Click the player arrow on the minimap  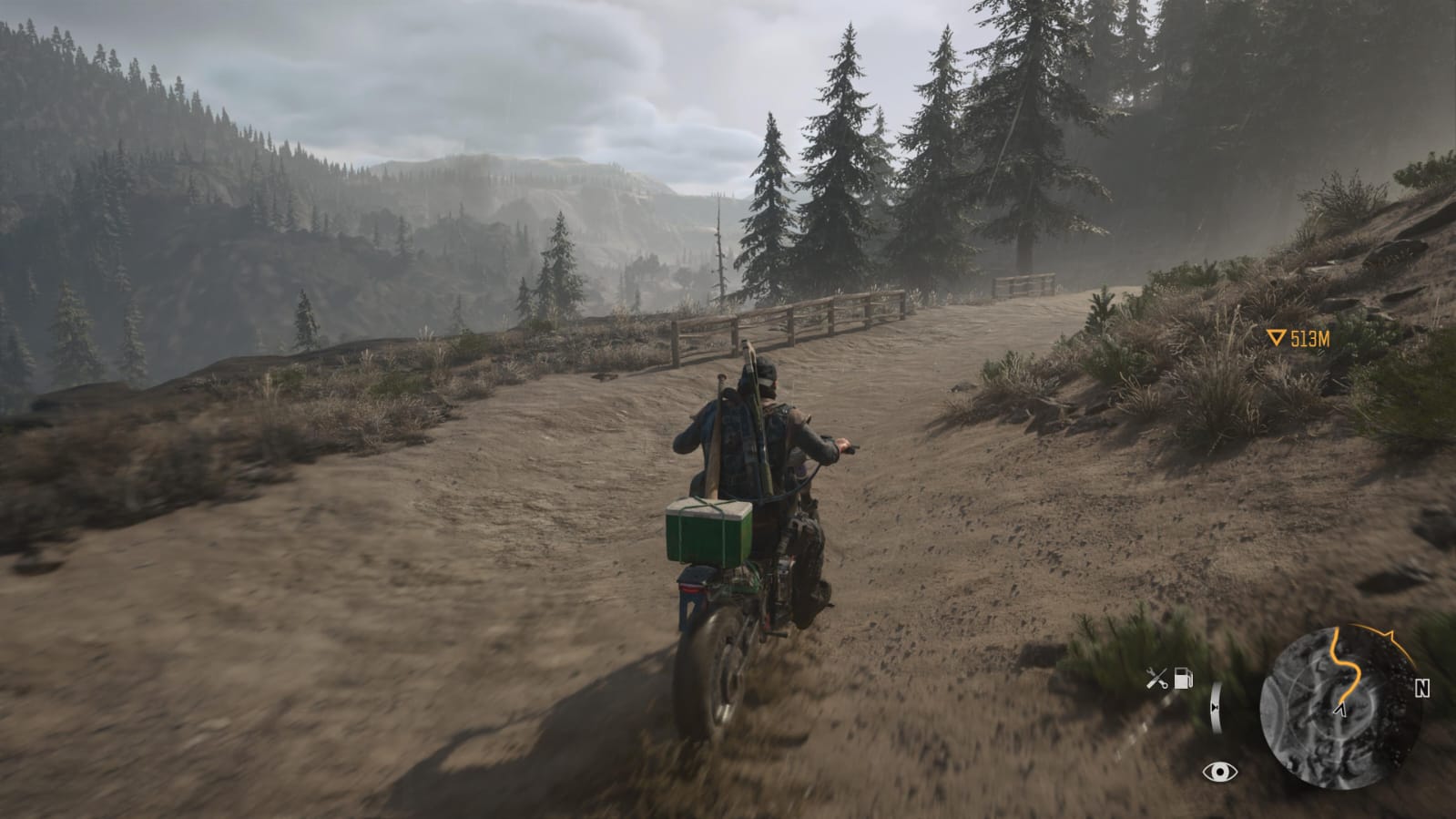[x=1340, y=708]
